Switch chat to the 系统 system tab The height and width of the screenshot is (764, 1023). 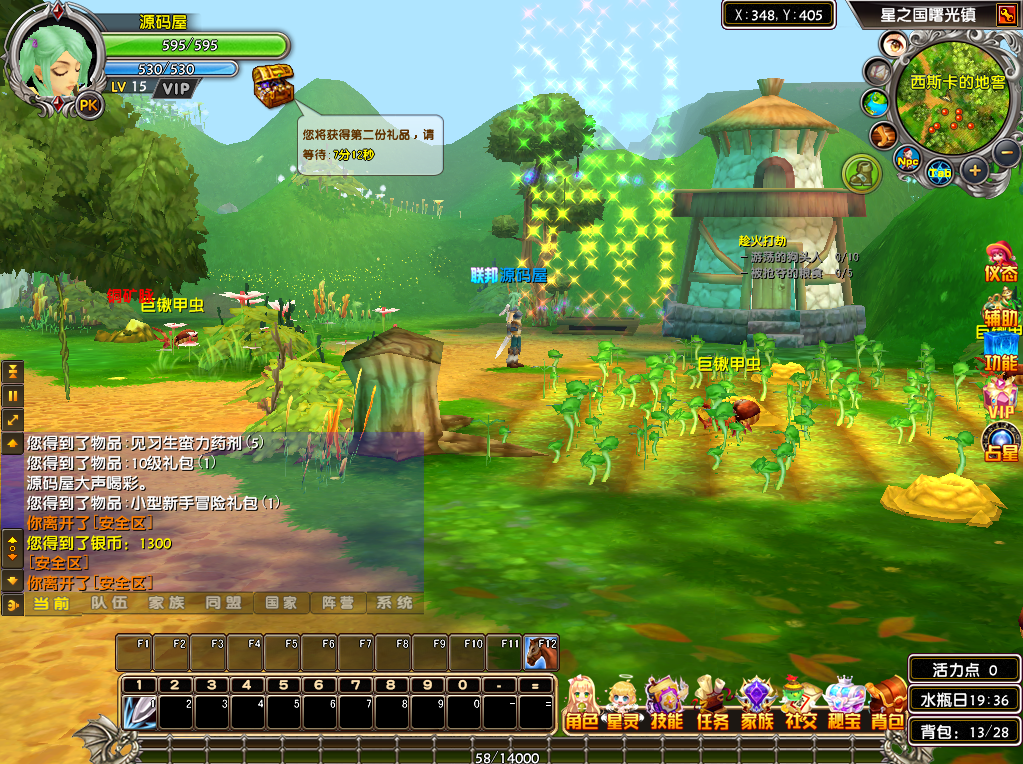tap(394, 603)
